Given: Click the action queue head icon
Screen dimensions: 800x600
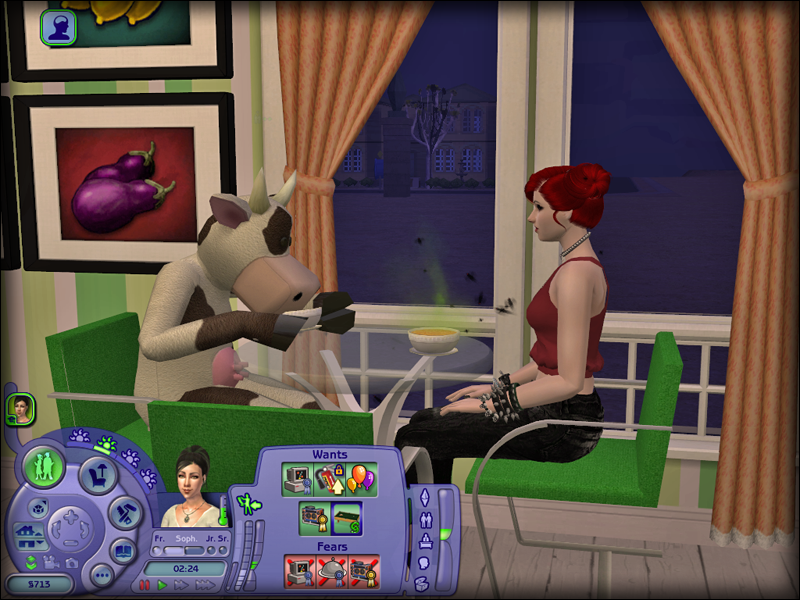Looking at the screenshot, I should pos(59,27).
